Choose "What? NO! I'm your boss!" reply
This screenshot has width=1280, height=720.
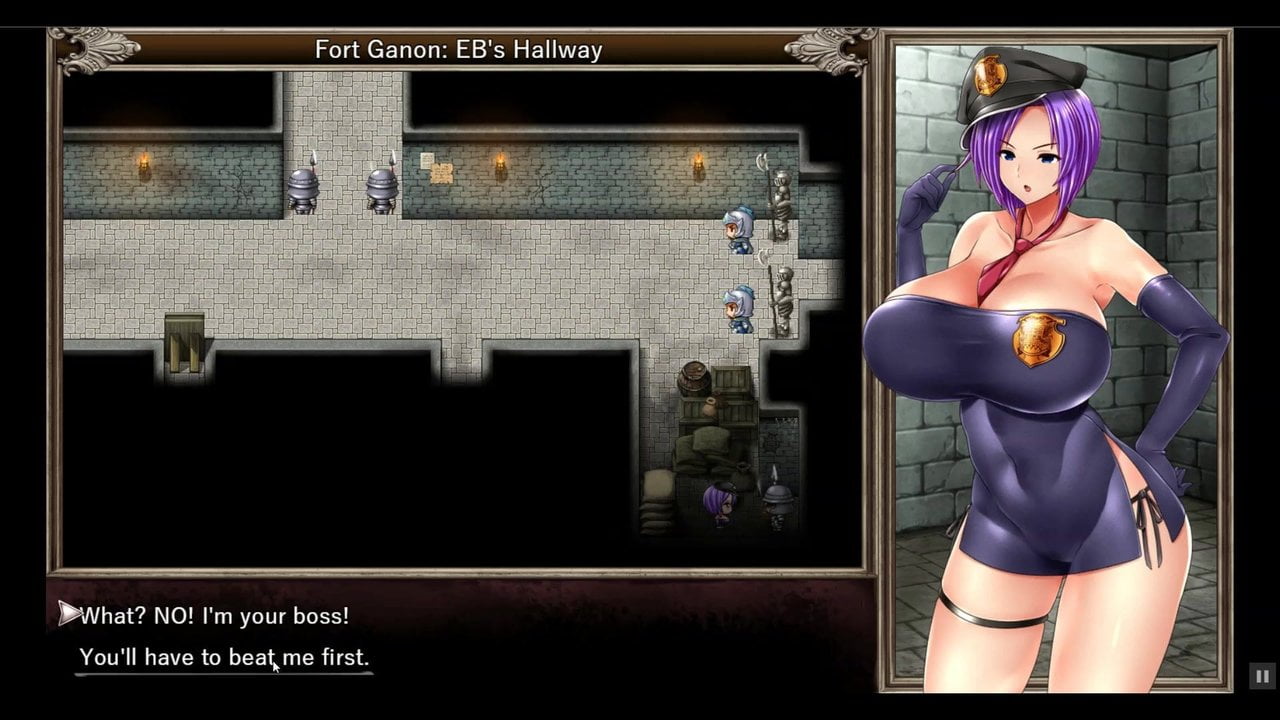(x=214, y=616)
